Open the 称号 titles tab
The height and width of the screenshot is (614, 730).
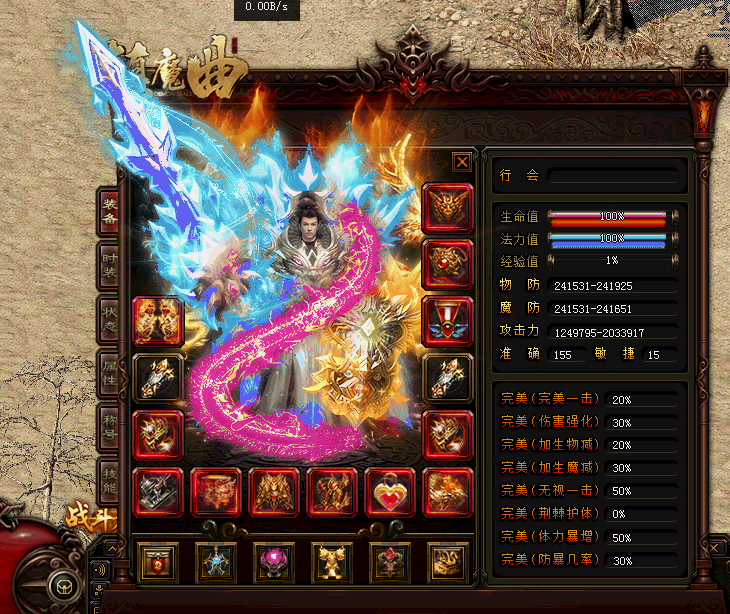pos(109,429)
